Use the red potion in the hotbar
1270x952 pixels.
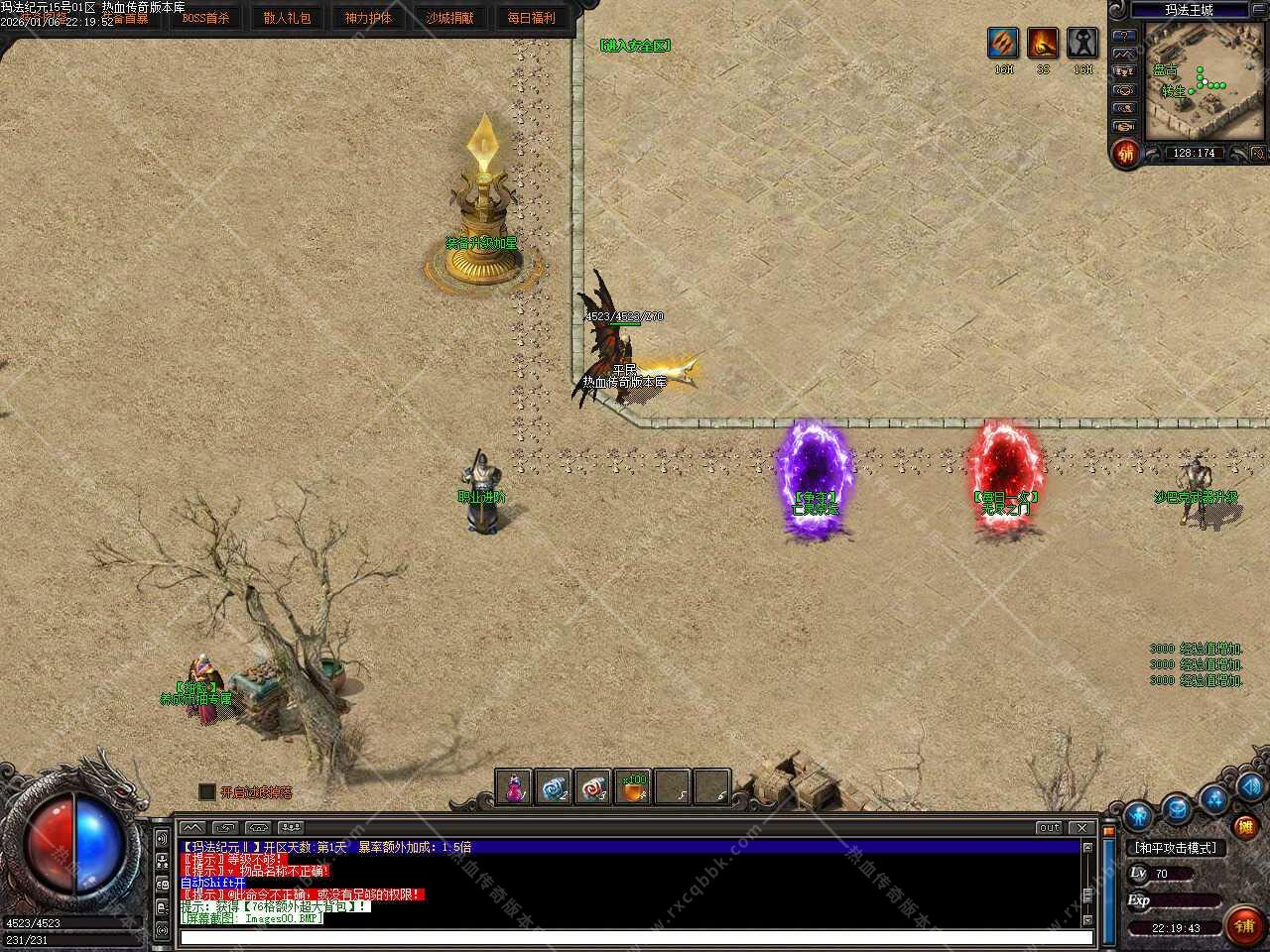pyautogui.click(x=514, y=787)
